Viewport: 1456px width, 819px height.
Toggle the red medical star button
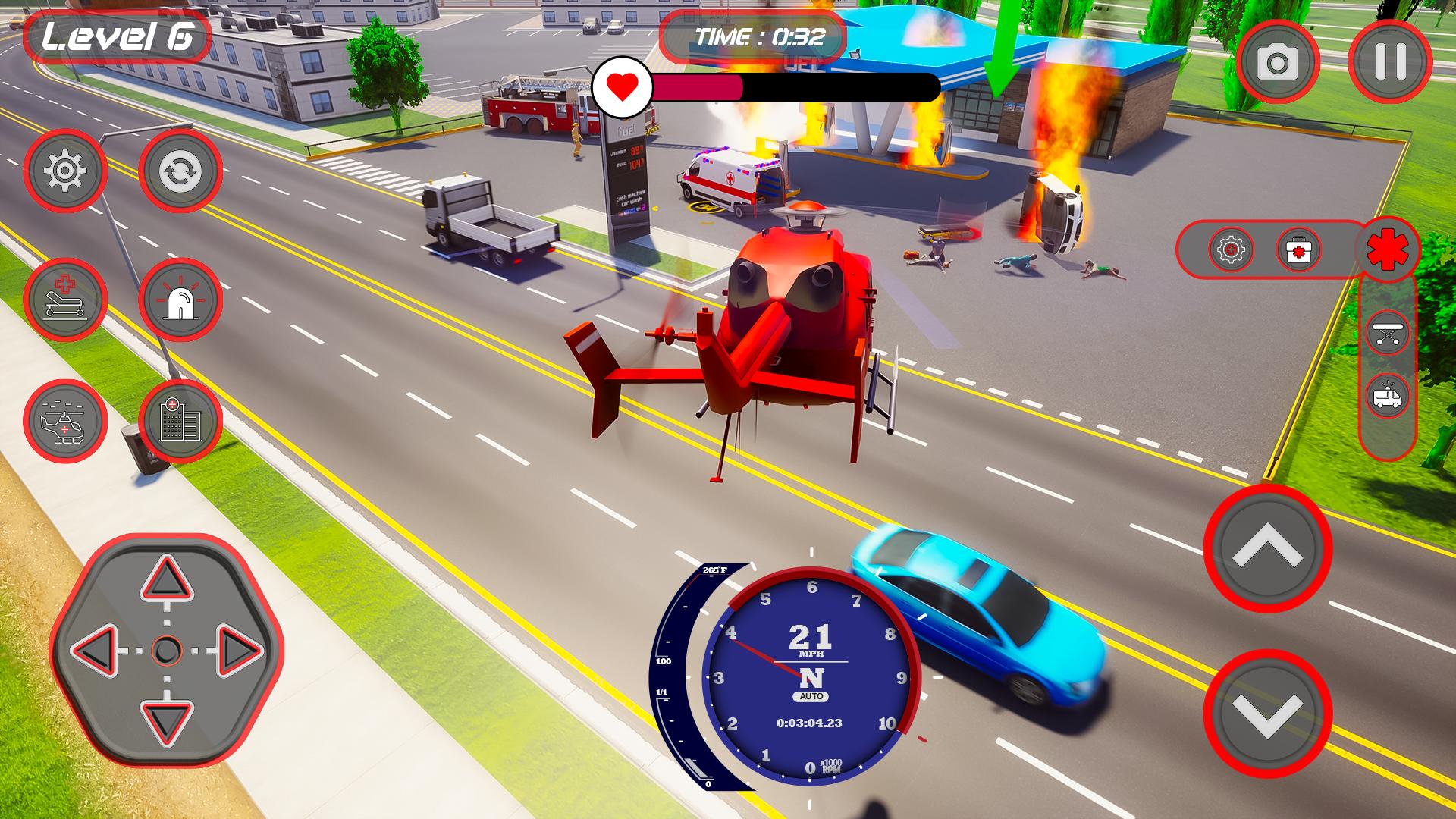(x=1387, y=249)
